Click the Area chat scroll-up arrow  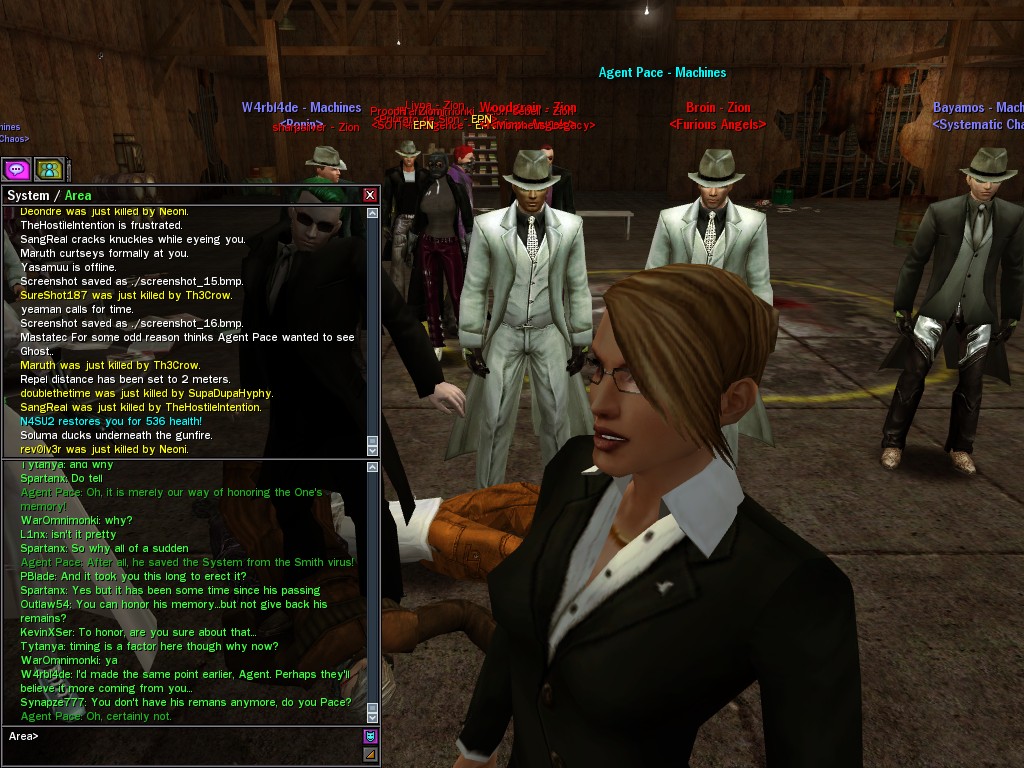(373, 466)
